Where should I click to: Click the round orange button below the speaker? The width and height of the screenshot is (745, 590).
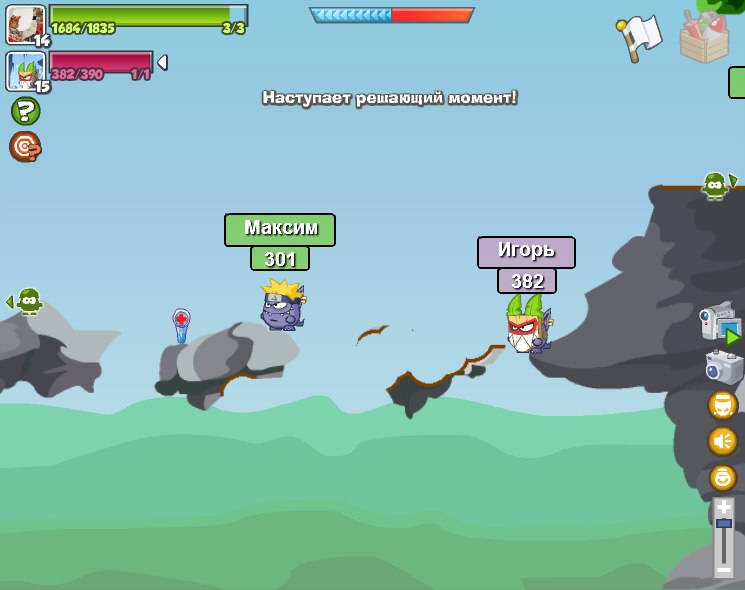pyautogui.click(x=722, y=477)
